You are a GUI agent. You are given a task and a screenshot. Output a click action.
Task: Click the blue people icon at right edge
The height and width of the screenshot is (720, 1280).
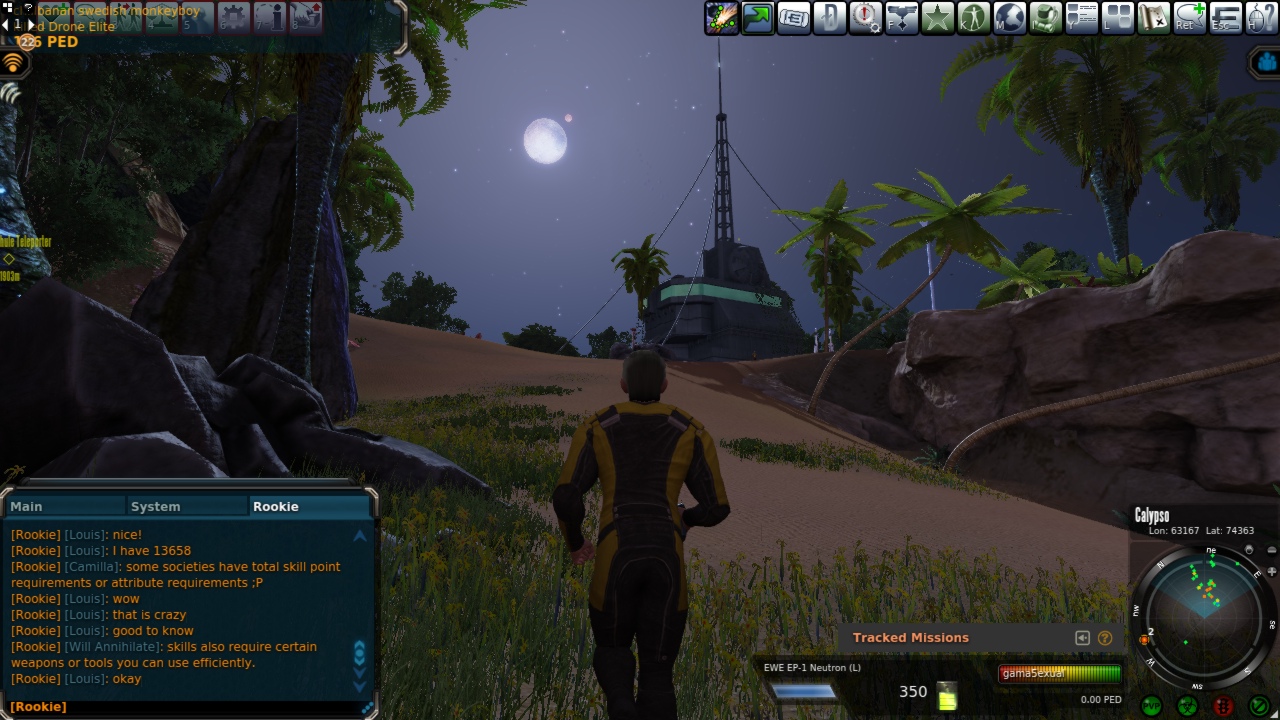click(1267, 63)
